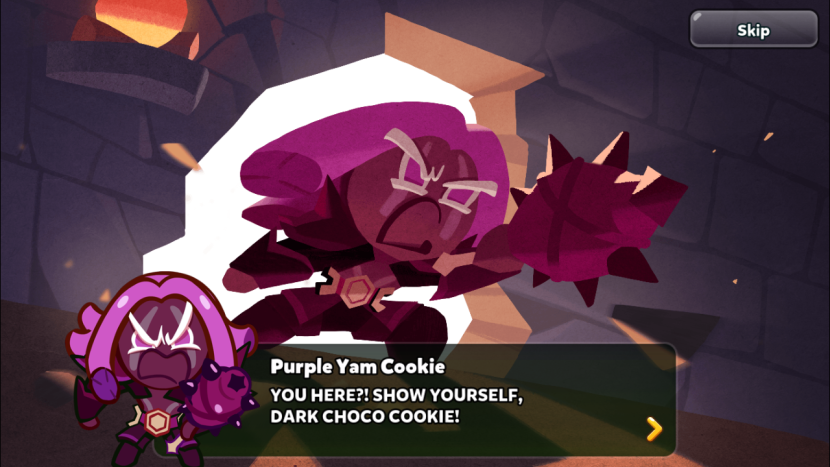Advance dialogue with the yellow arrow
This screenshot has width=830, height=467.
click(x=654, y=429)
